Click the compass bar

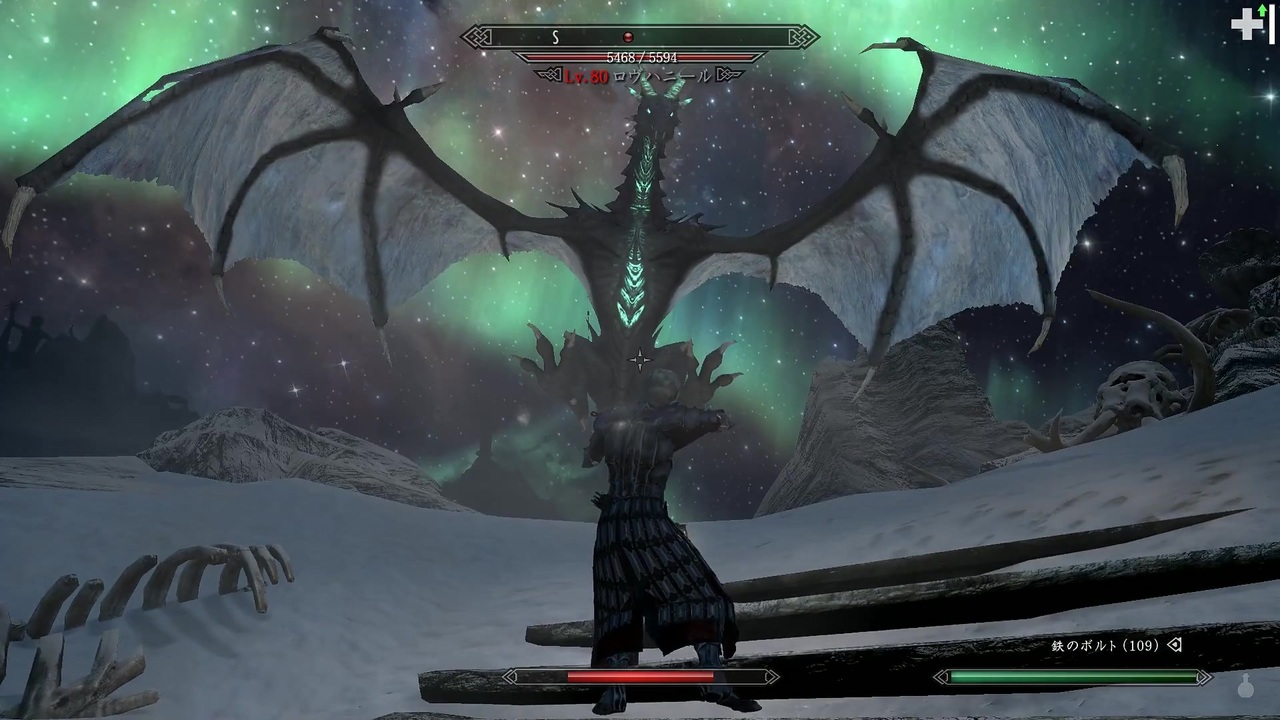point(640,37)
